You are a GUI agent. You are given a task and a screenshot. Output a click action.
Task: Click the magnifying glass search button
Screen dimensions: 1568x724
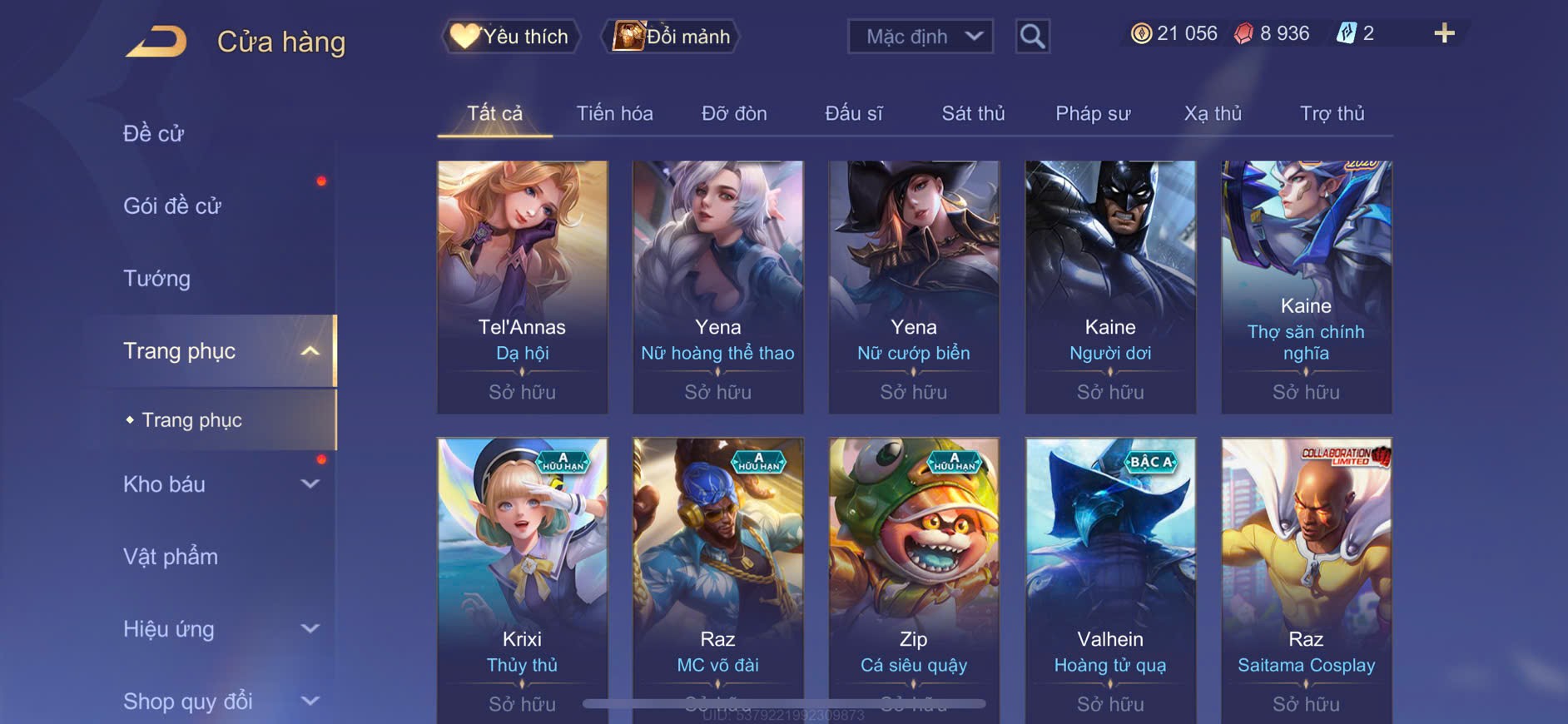point(1032,37)
